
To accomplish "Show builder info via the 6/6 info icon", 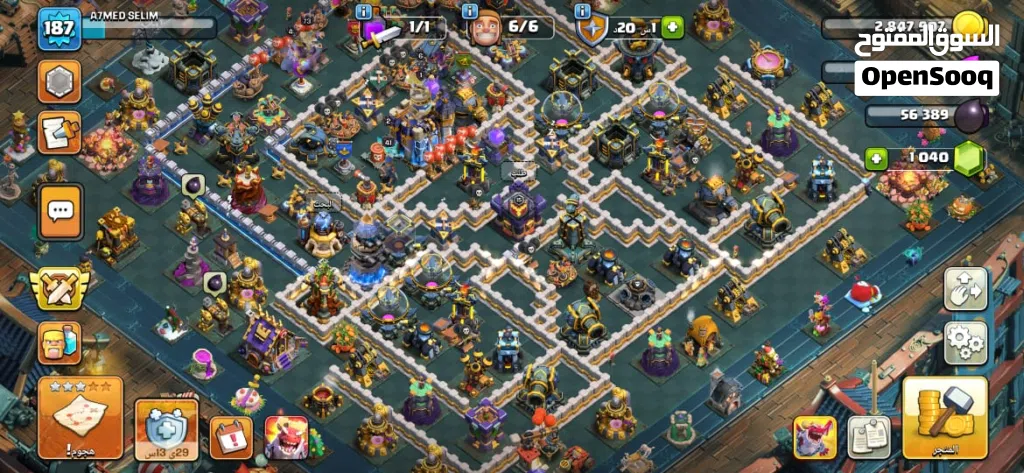I will point(472,11).
